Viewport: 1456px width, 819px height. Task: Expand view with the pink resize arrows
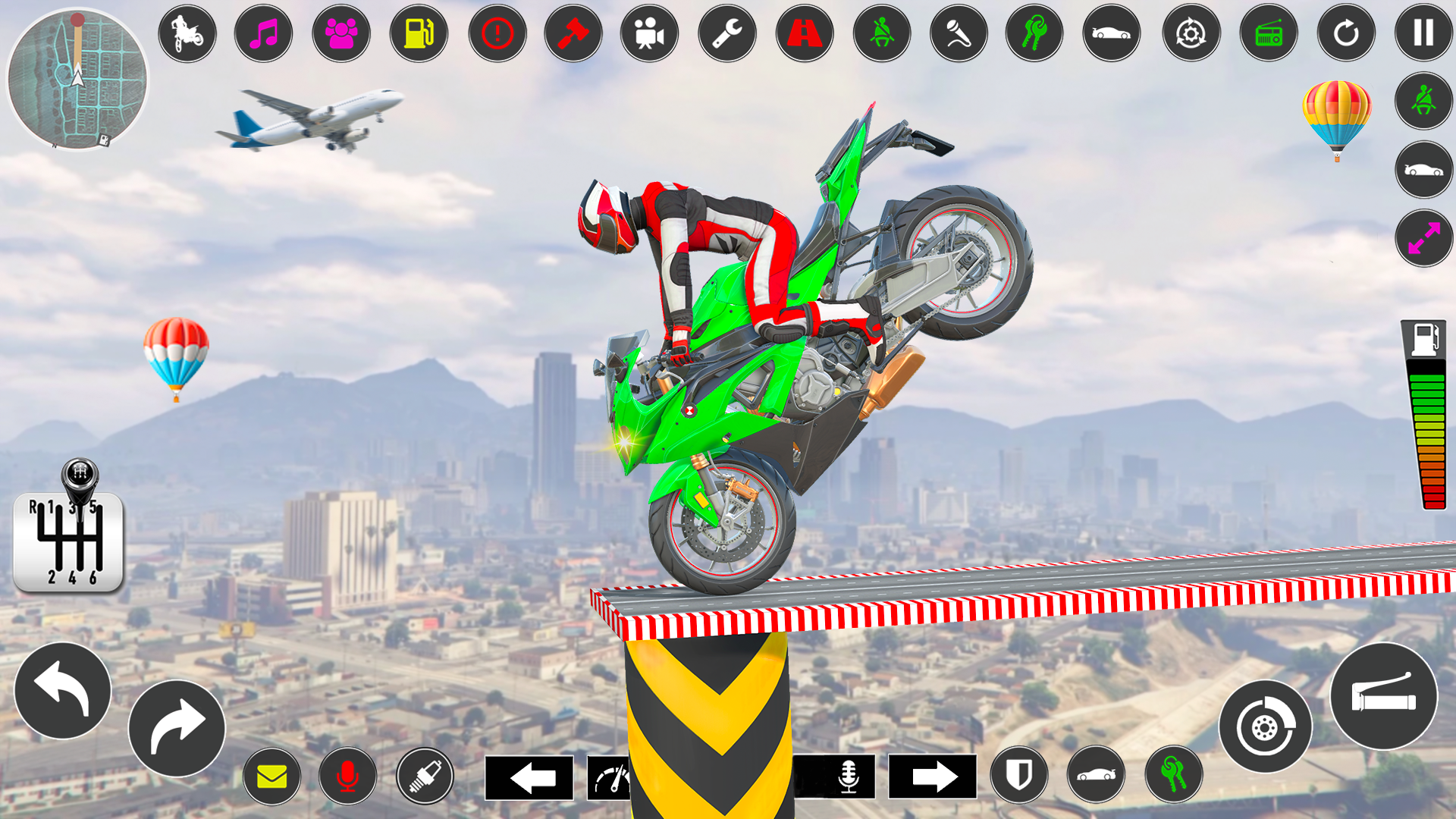tap(1423, 238)
